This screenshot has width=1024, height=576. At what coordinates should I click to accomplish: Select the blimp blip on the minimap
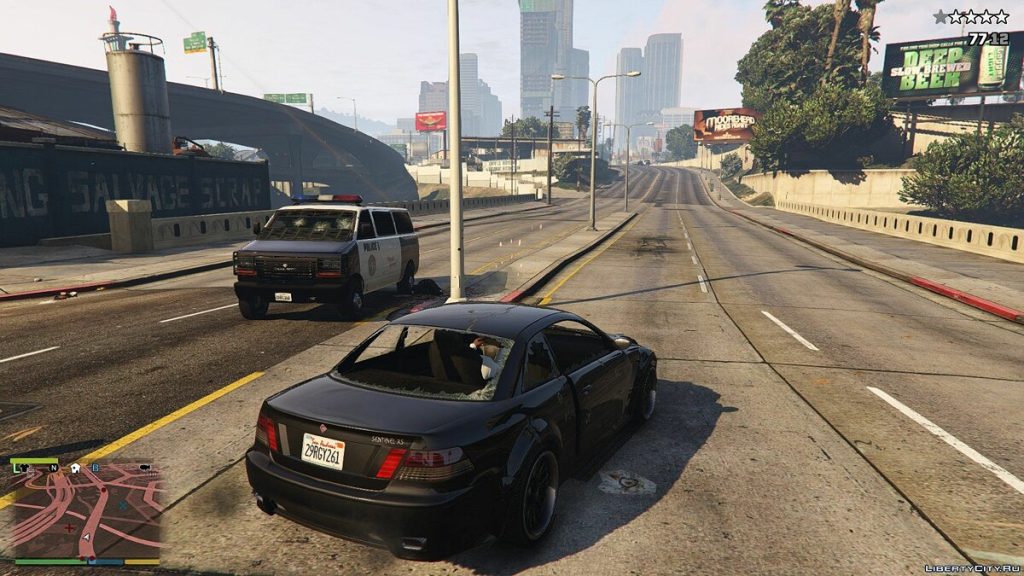pos(145,467)
